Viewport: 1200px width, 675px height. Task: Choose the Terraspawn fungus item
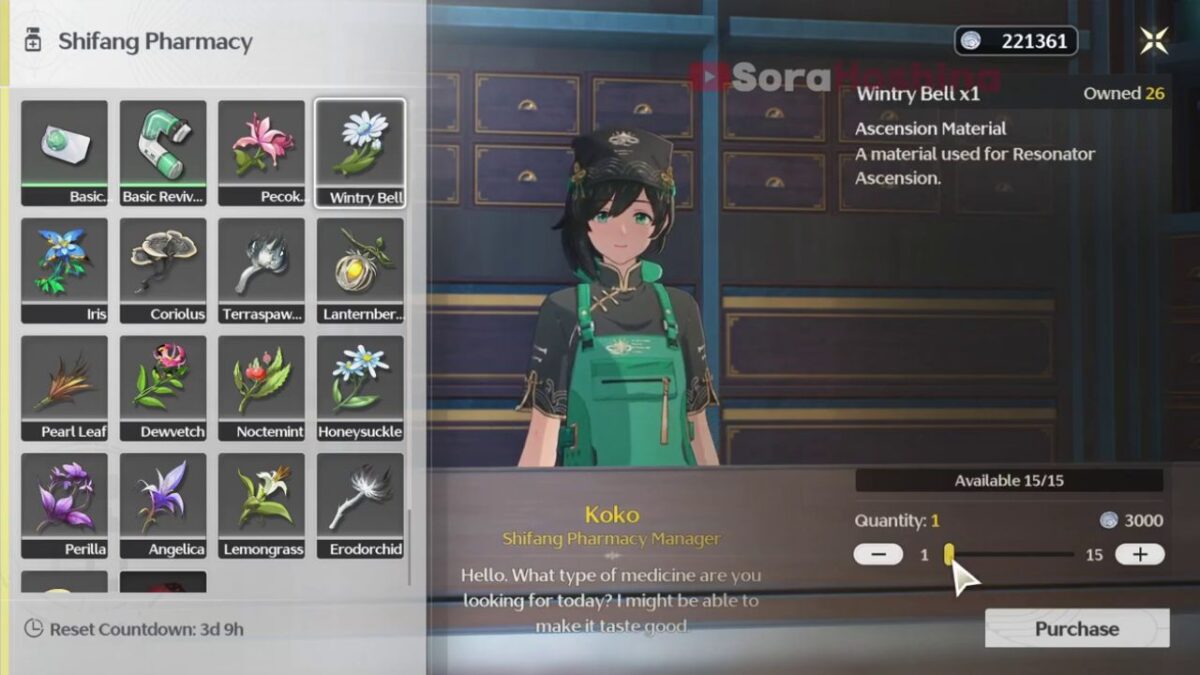(262, 270)
